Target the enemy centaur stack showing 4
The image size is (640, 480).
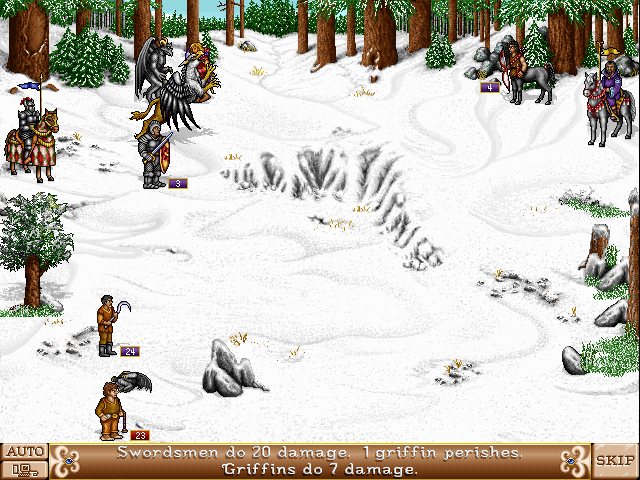click(527, 75)
